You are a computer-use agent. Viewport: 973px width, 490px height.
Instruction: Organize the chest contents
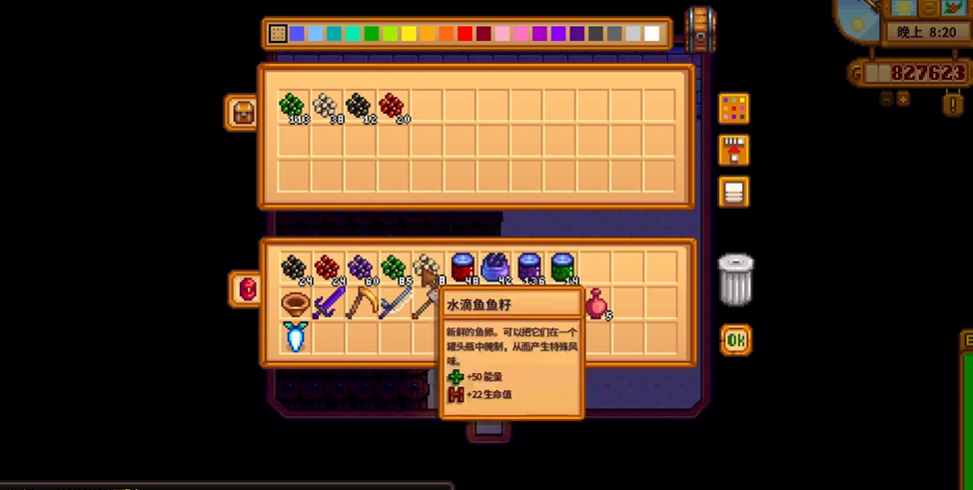coord(733,192)
